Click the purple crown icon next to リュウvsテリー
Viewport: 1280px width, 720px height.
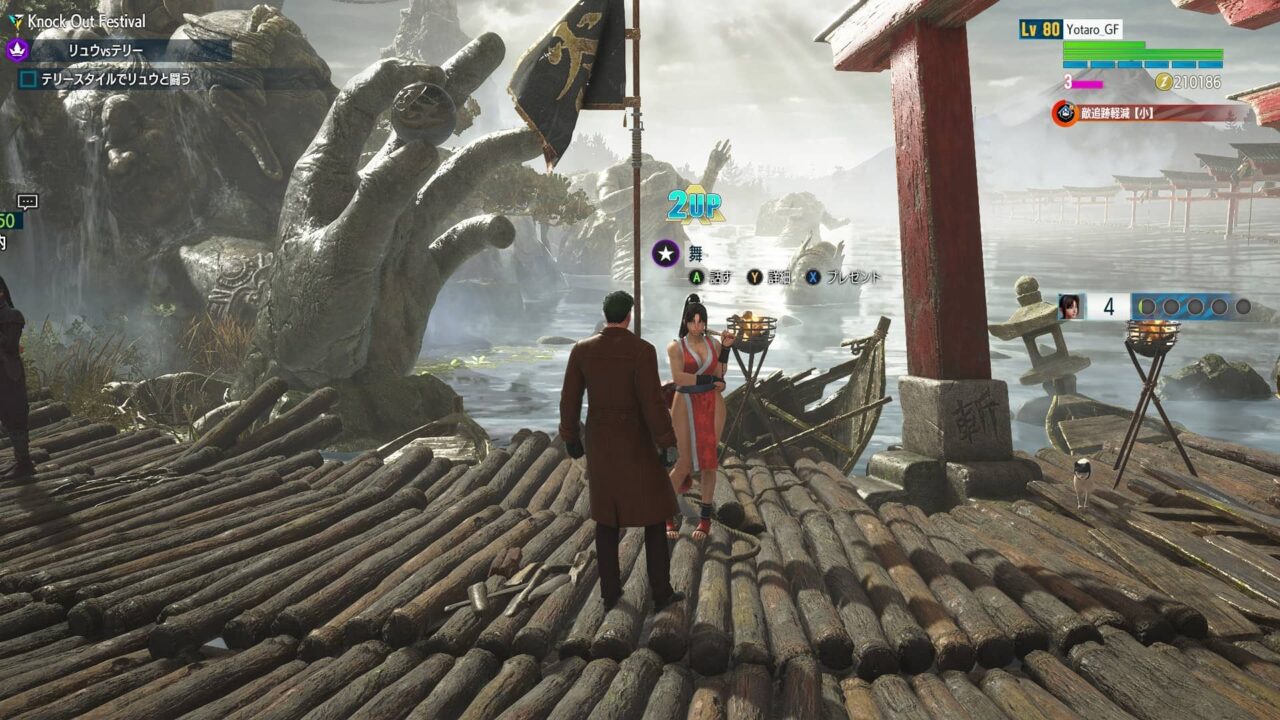[15, 50]
